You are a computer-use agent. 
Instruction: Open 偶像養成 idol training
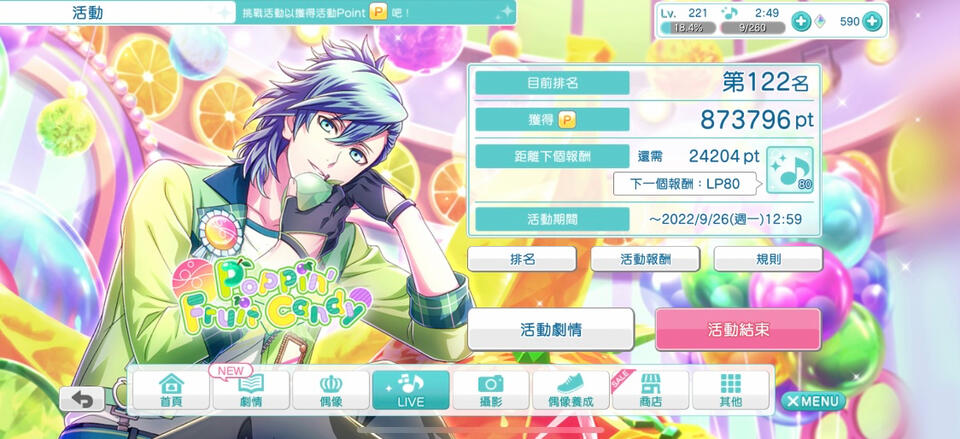[x=571, y=390]
